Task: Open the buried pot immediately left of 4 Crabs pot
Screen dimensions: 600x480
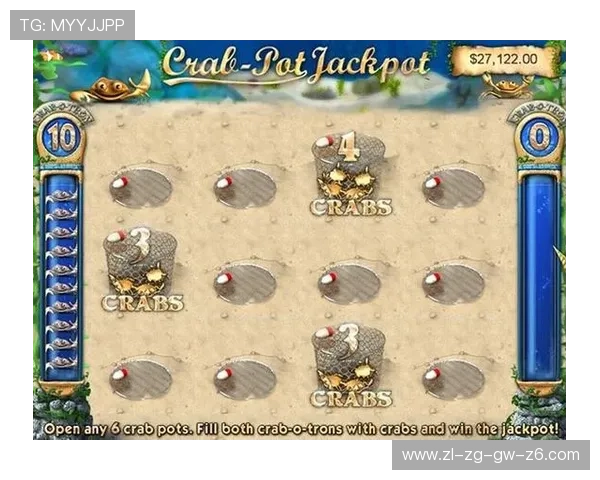Action: click(x=244, y=187)
